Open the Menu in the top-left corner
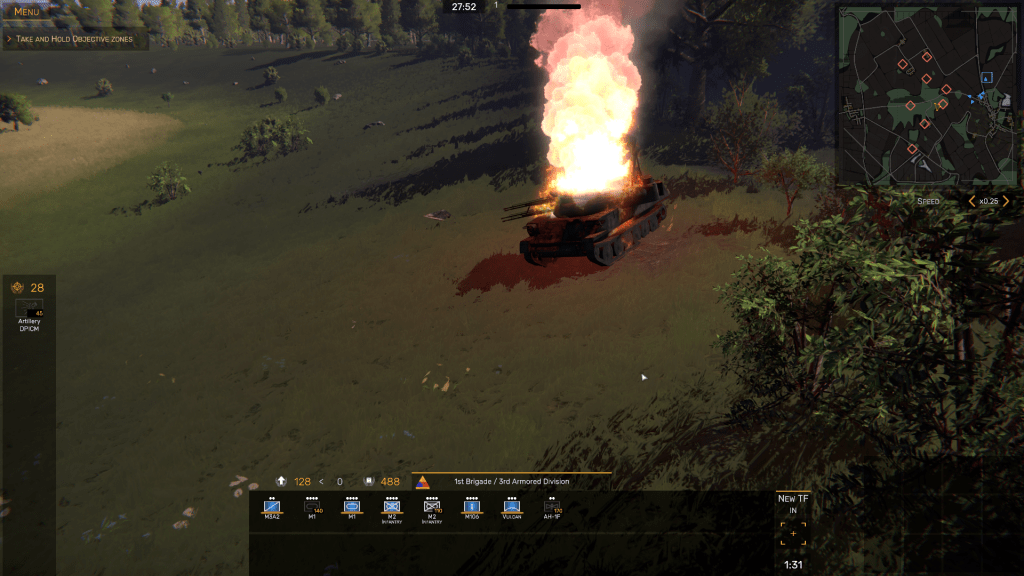The width and height of the screenshot is (1024, 576). pyautogui.click(x=26, y=12)
